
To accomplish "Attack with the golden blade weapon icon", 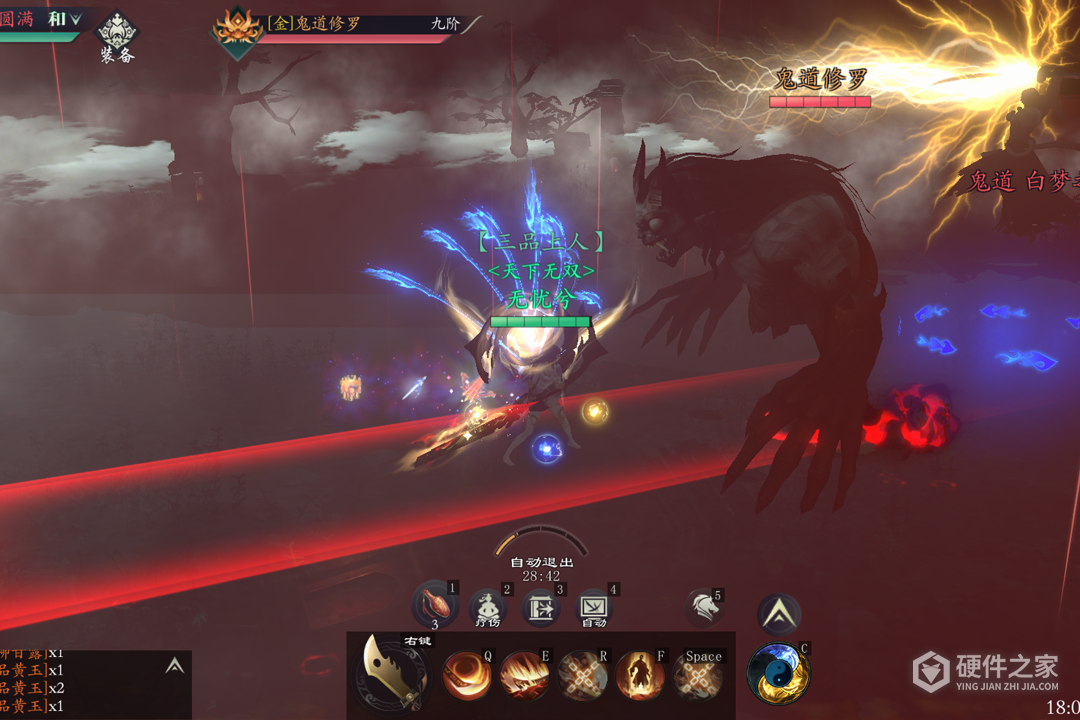I will 392,672.
